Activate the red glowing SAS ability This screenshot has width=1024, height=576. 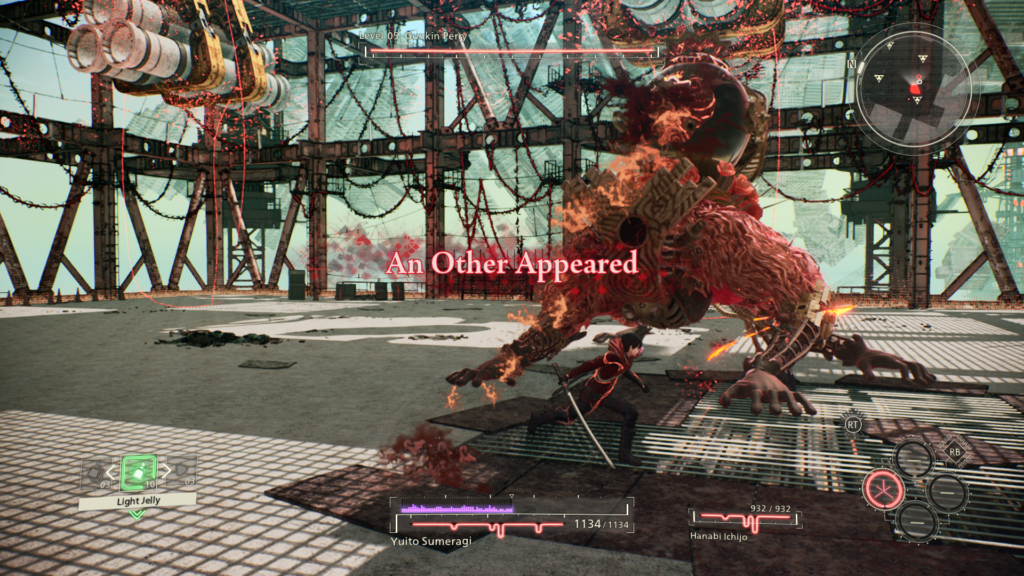882,489
